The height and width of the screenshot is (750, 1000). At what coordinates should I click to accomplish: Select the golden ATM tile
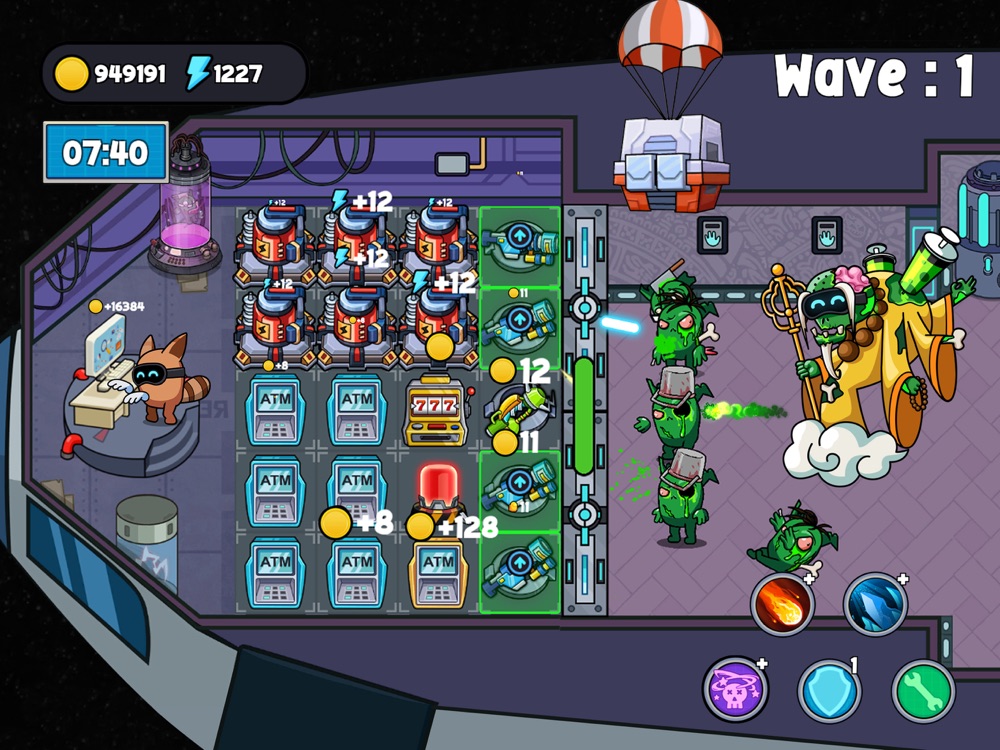point(437,572)
